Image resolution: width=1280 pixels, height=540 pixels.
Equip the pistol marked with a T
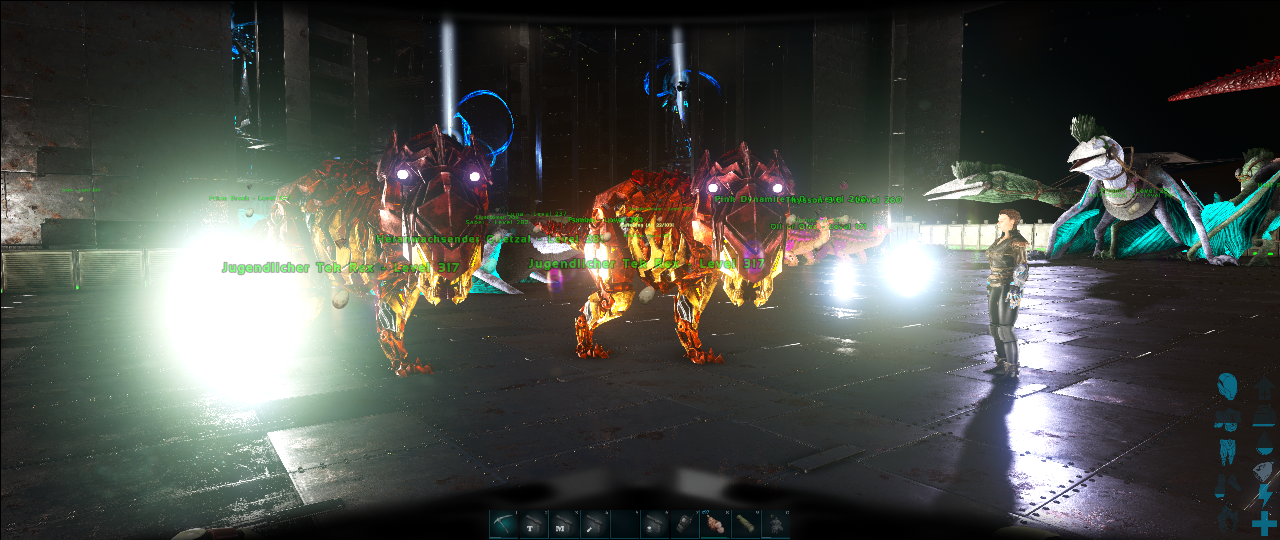point(534,524)
